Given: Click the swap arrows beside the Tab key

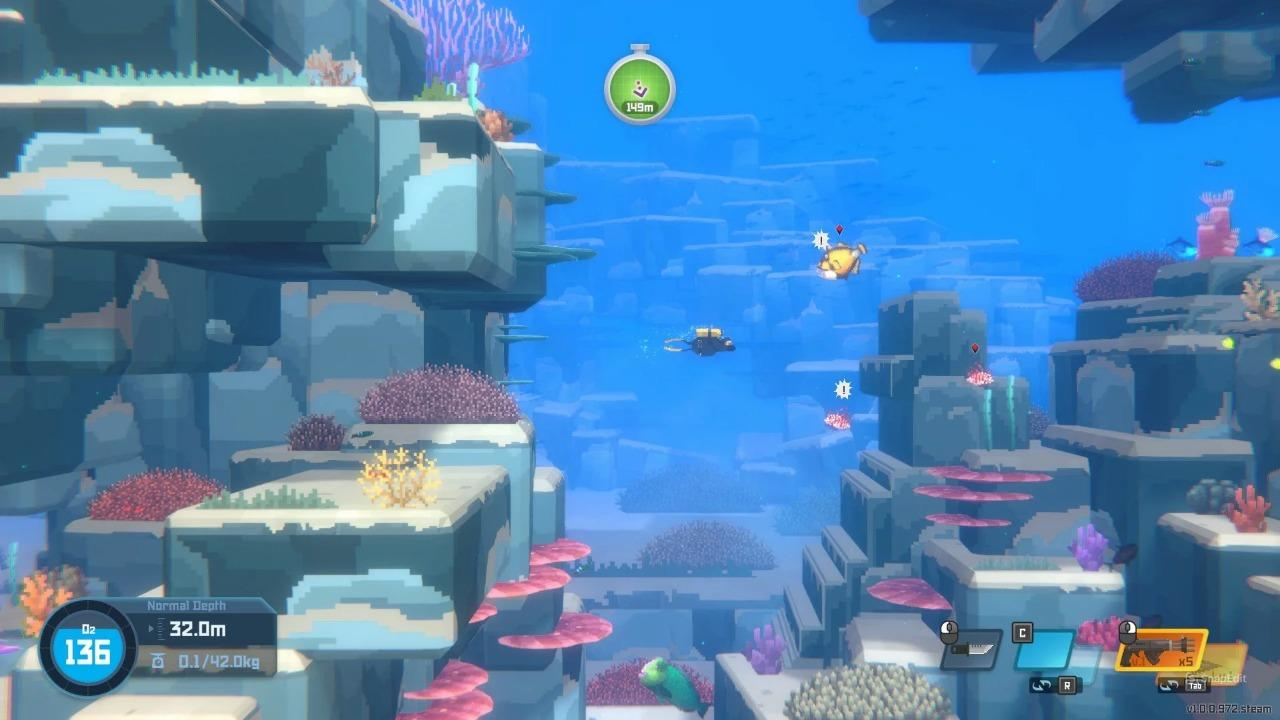Looking at the screenshot, I should 1168,687.
